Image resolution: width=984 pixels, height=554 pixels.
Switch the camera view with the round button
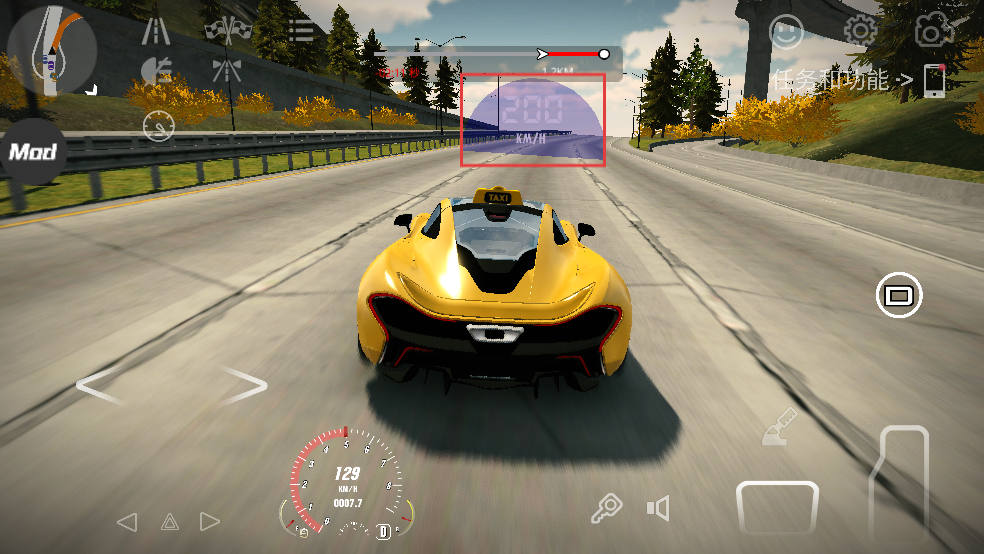[899, 295]
